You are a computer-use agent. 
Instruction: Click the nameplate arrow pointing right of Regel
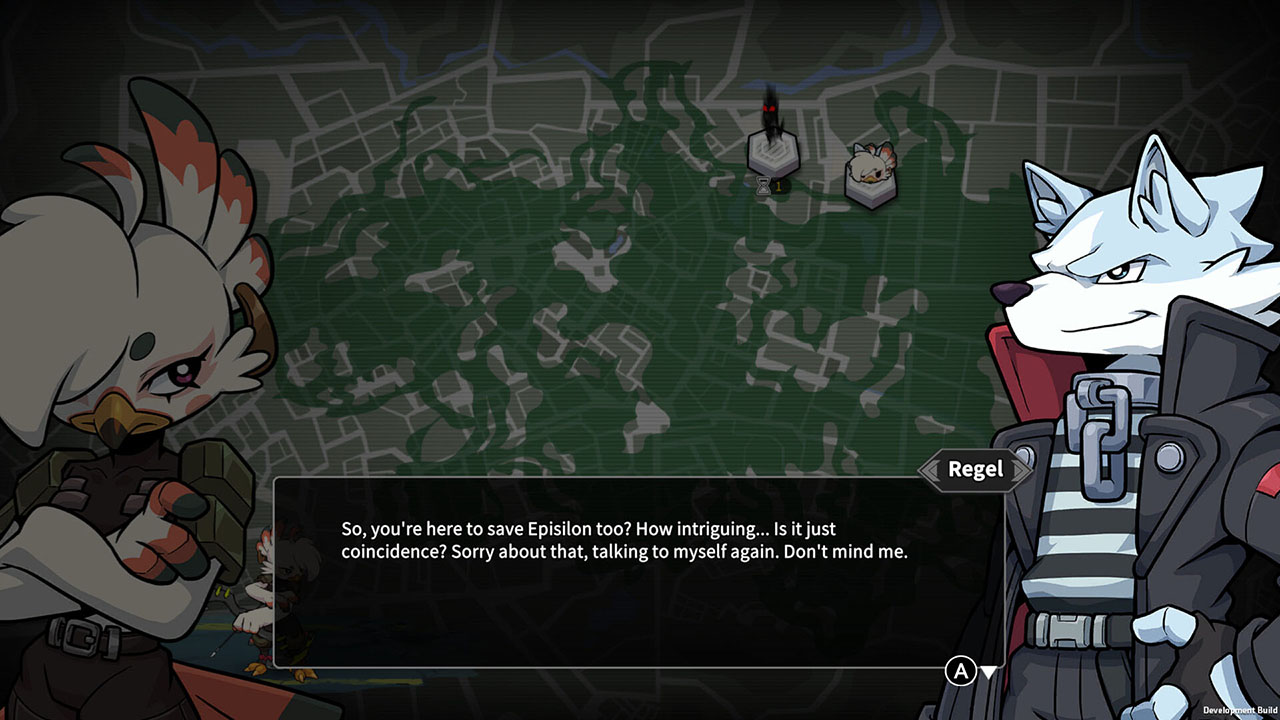1017,470
